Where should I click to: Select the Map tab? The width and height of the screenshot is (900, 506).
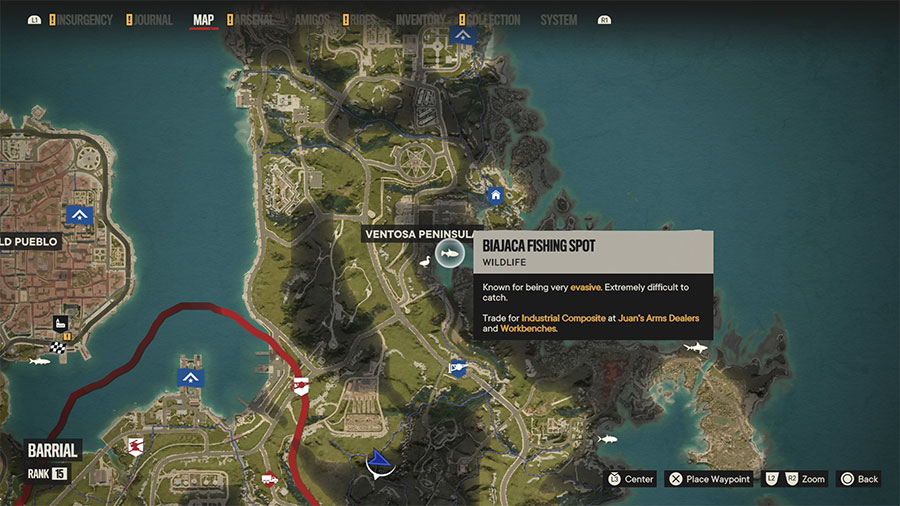pyautogui.click(x=203, y=20)
